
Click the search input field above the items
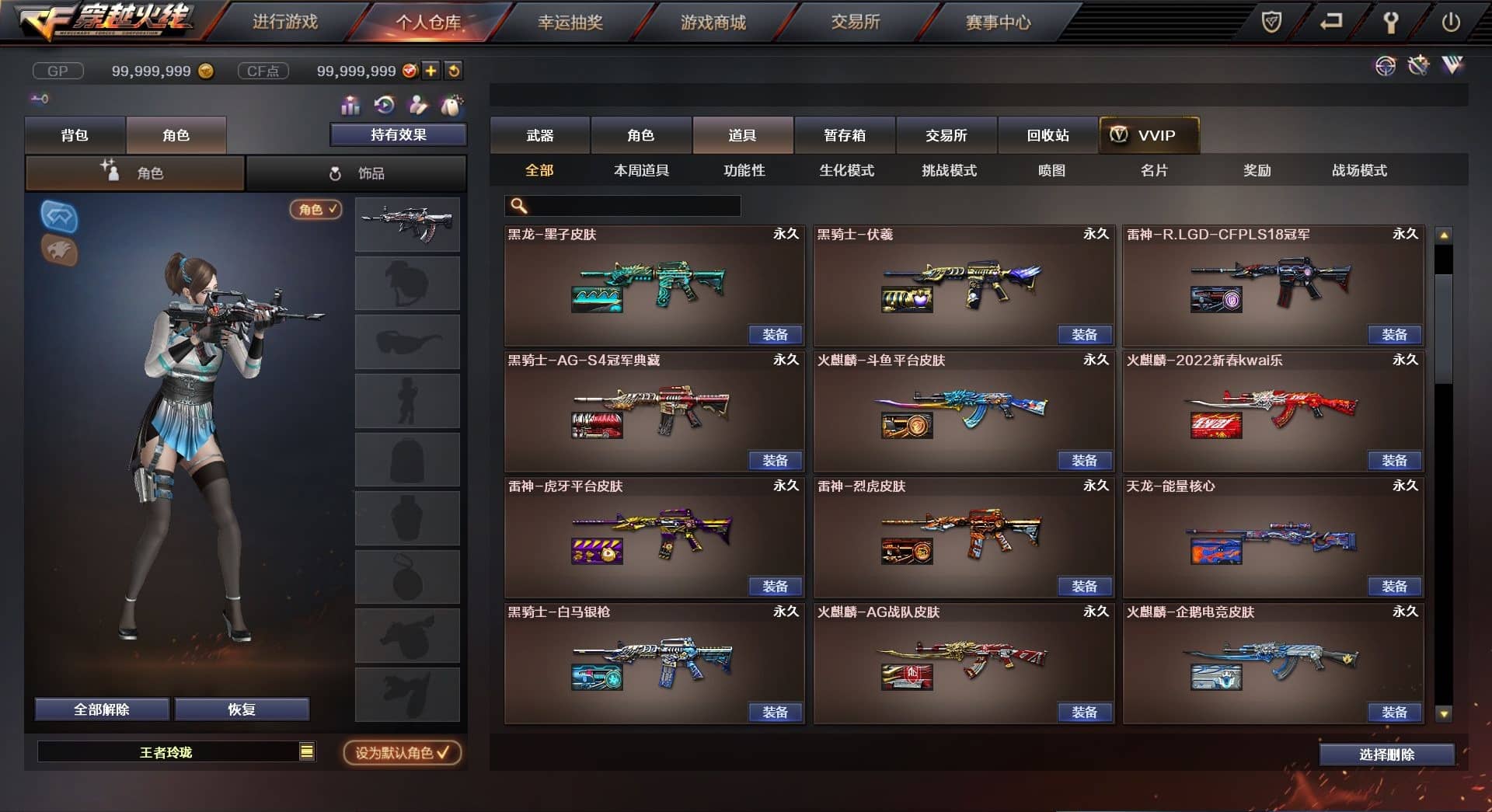[622, 205]
